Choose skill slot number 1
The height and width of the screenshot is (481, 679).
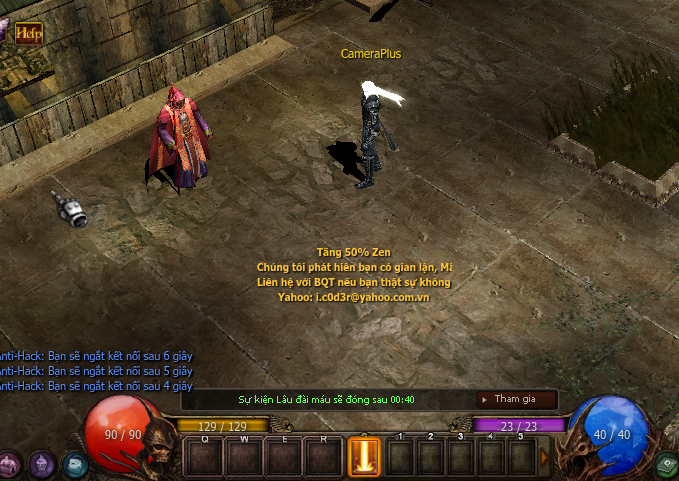pos(400,458)
